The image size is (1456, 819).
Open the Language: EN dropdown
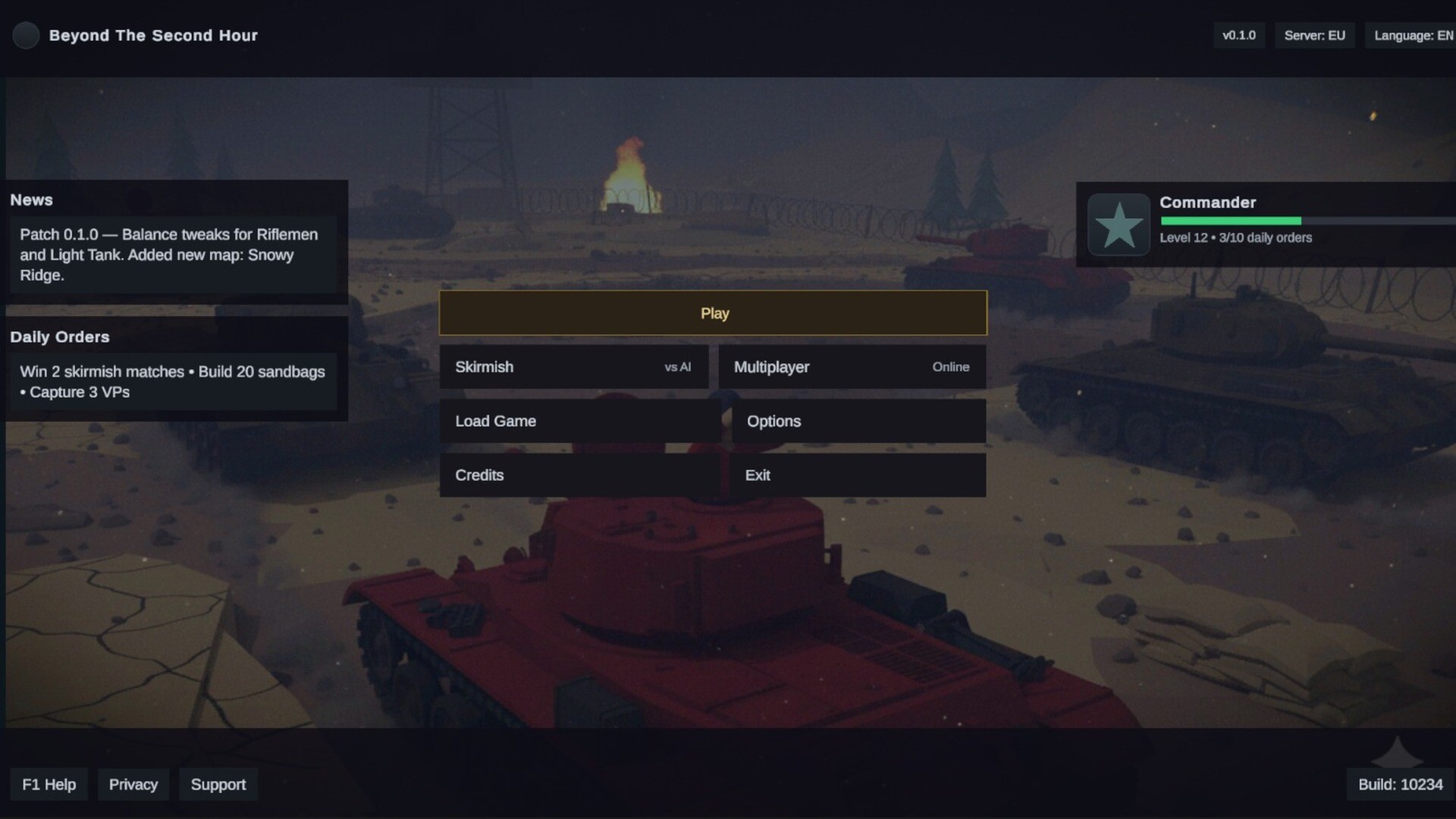1412,35
